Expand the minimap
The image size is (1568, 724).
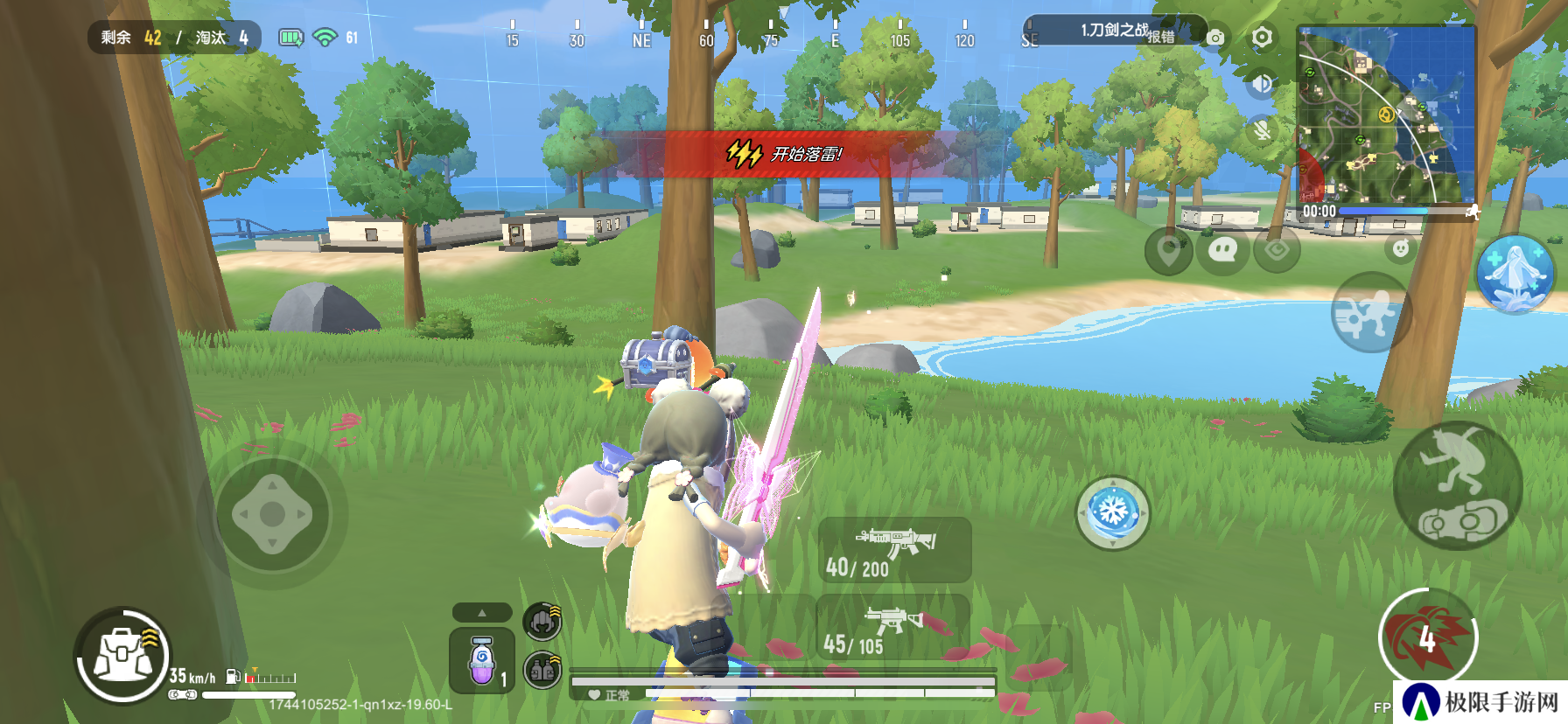tap(1385, 115)
